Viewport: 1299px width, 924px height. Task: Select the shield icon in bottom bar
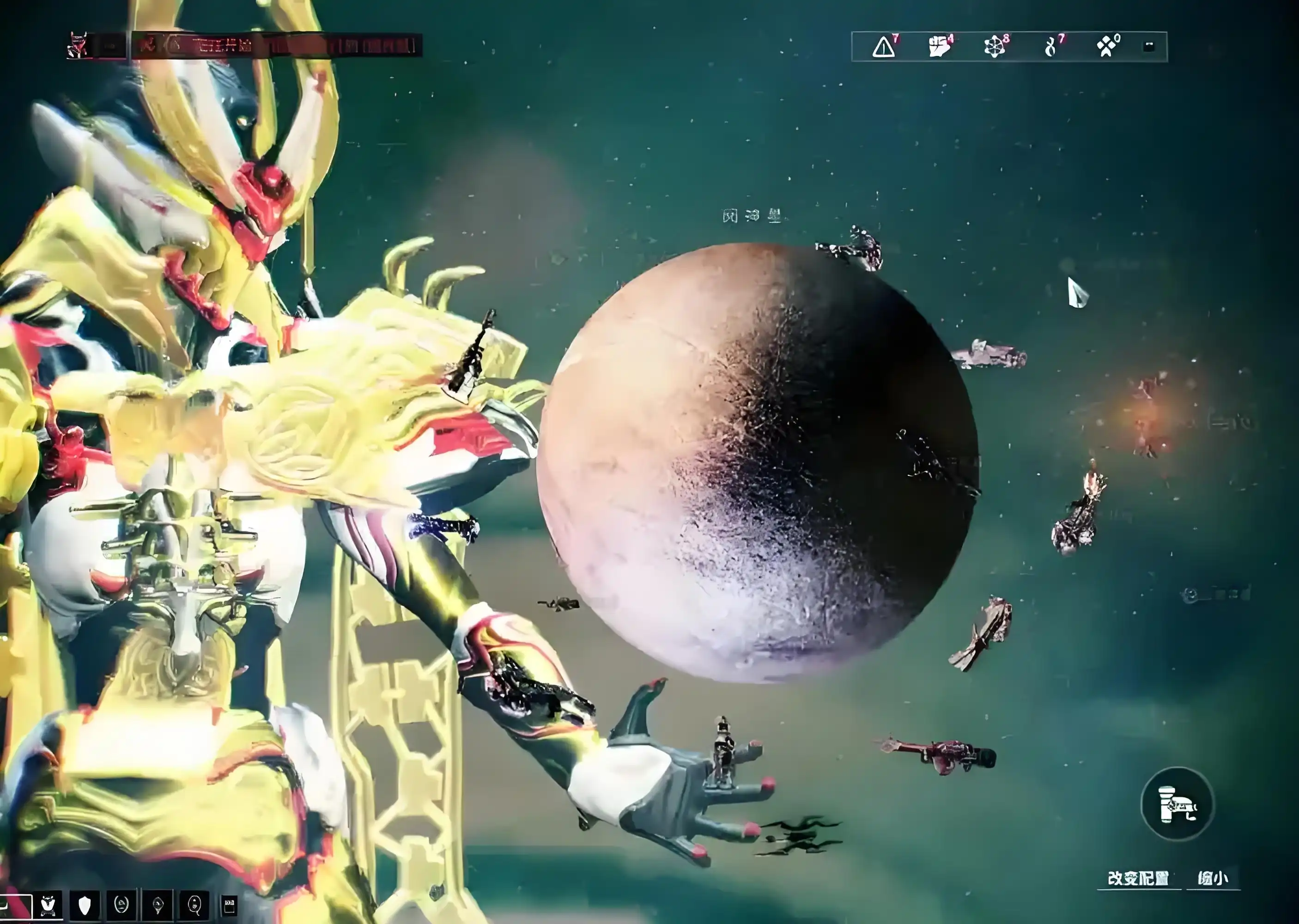(x=85, y=905)
